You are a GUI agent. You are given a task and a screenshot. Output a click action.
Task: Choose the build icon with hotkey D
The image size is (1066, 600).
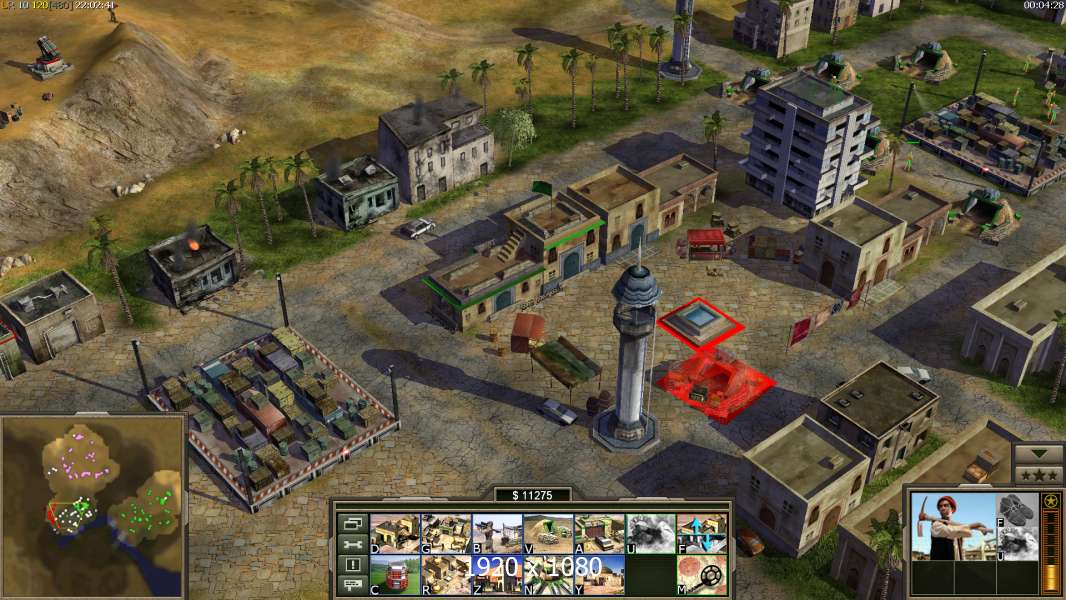tap(395, 533)
